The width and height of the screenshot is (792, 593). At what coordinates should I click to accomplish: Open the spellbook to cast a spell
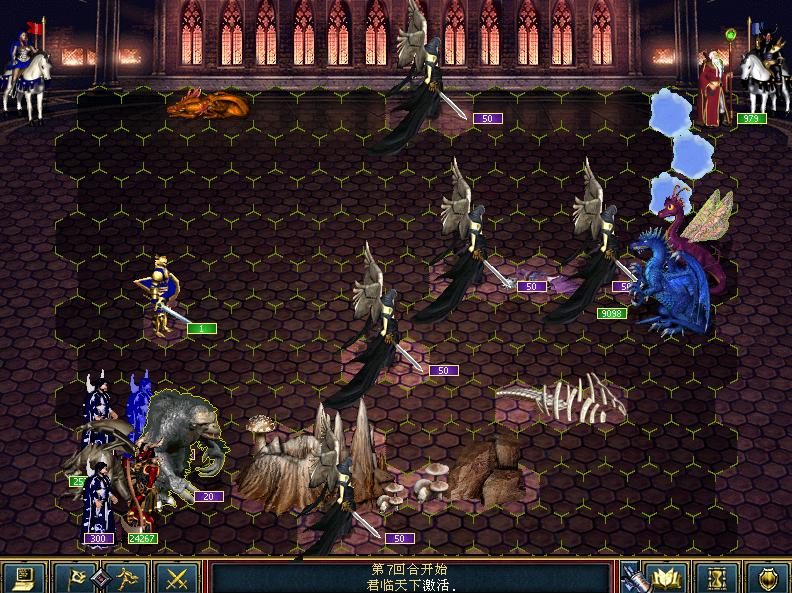[666, 577]
